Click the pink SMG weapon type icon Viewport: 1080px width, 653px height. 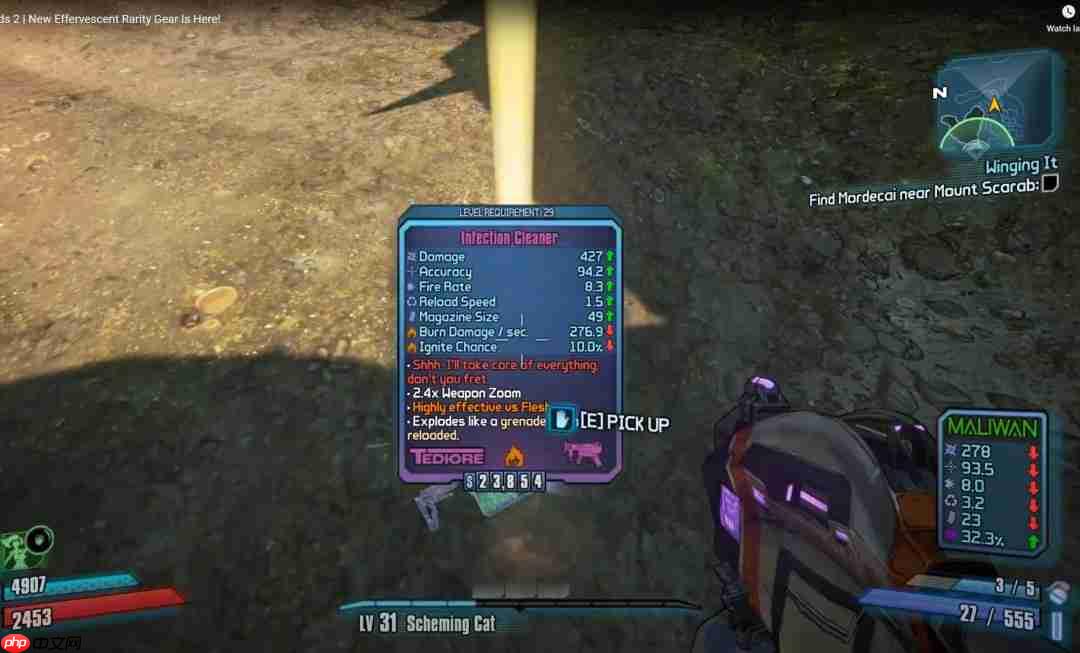click(580, 455)
